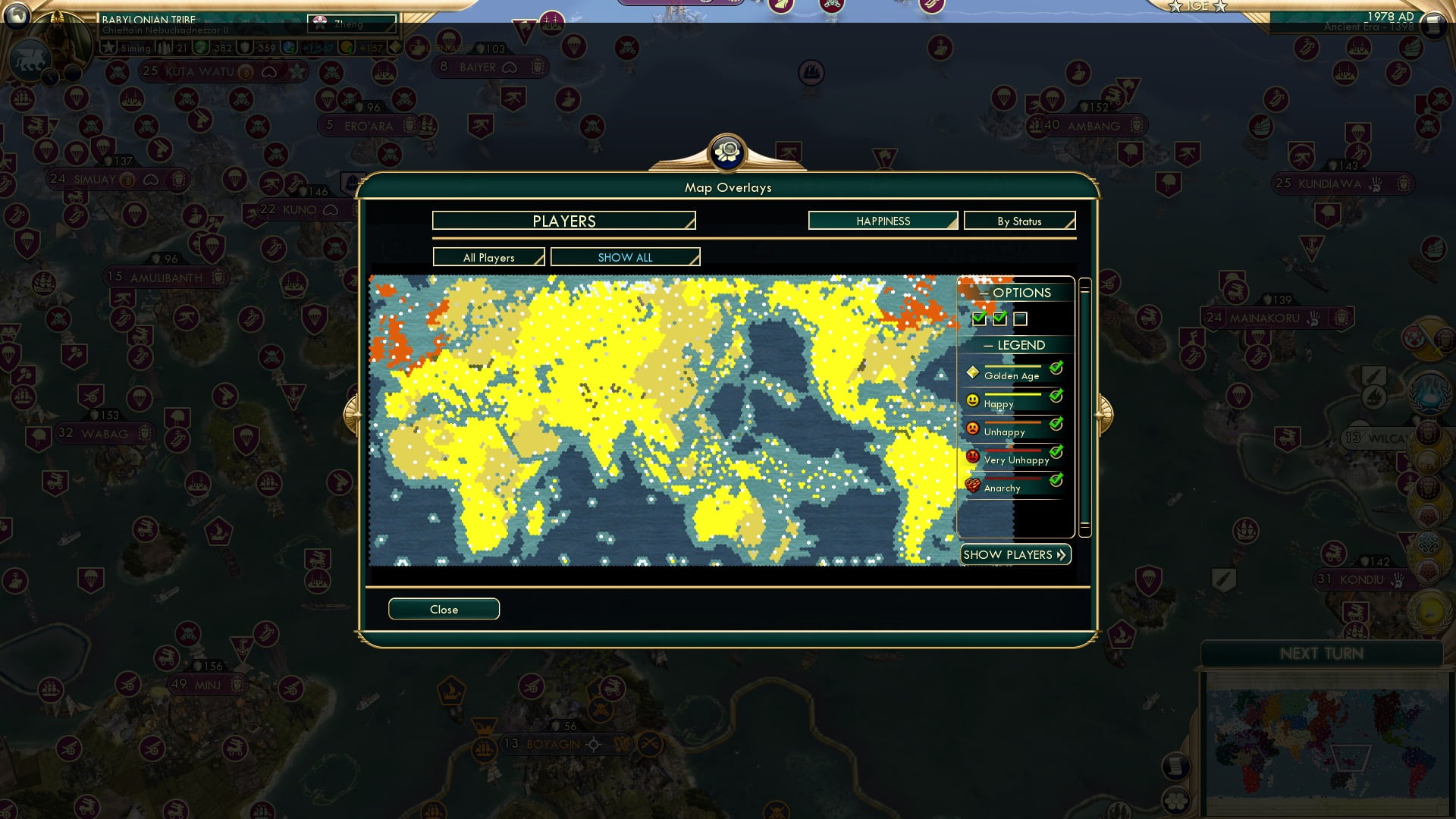This screenshot has width=1456, height=819.
Task: Open the diplomacy globe icon in the top-left corner
Action: [x=16, y=16]
